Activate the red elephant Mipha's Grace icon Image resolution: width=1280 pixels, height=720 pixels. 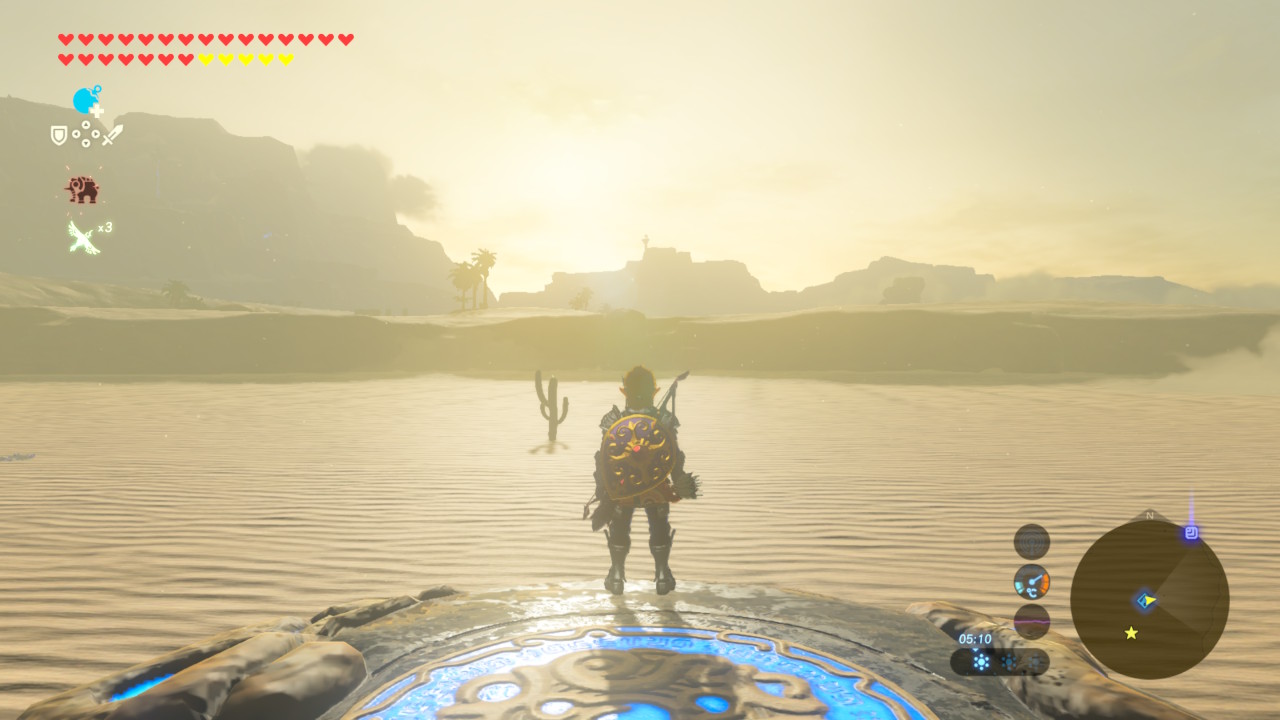[x=82, y=189]
